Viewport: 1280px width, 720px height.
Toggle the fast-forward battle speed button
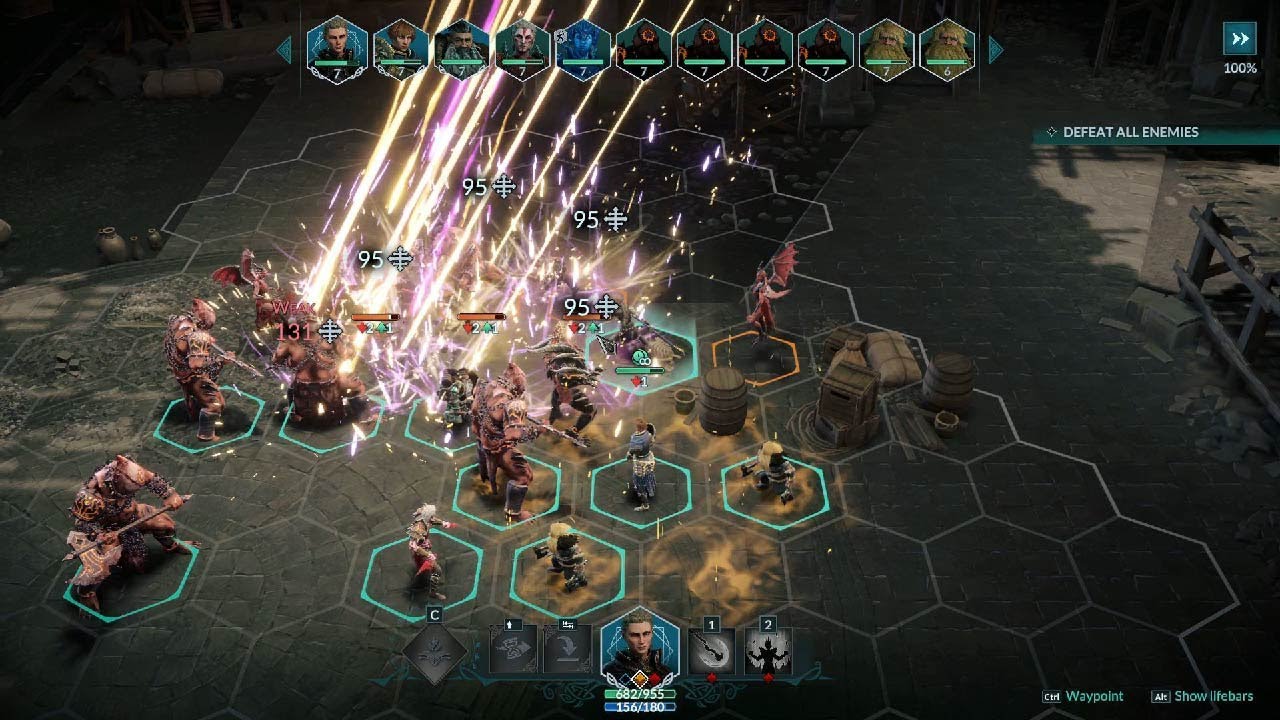click(x=1240, y=39)
